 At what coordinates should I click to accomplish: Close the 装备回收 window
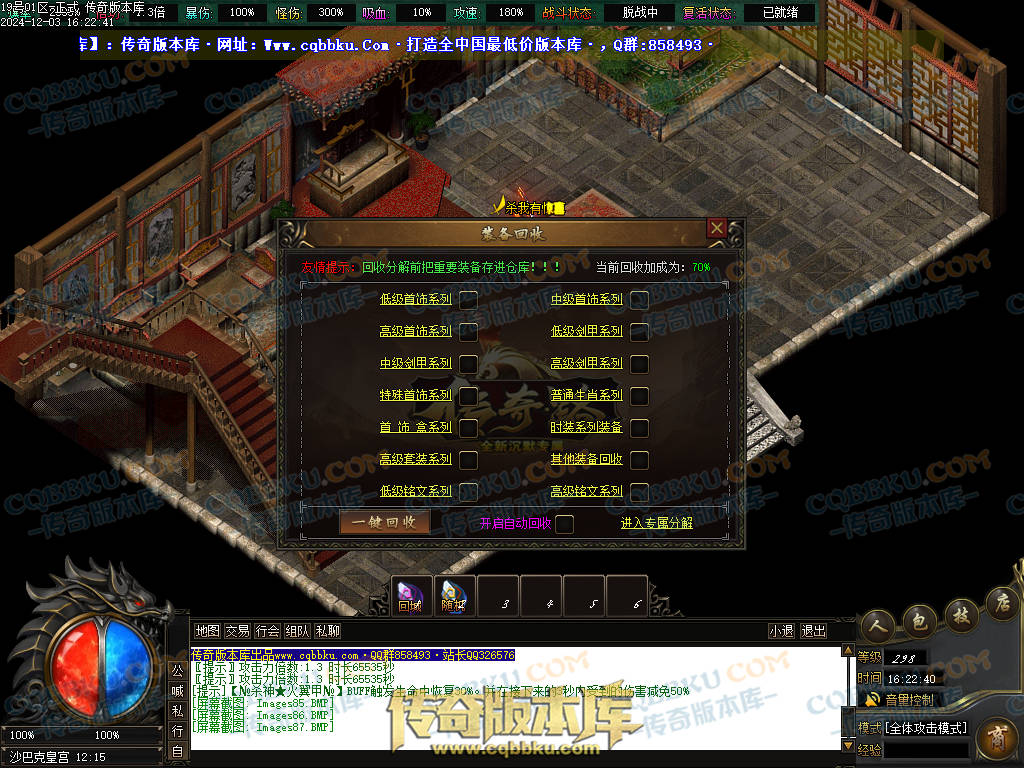(716, 229)
